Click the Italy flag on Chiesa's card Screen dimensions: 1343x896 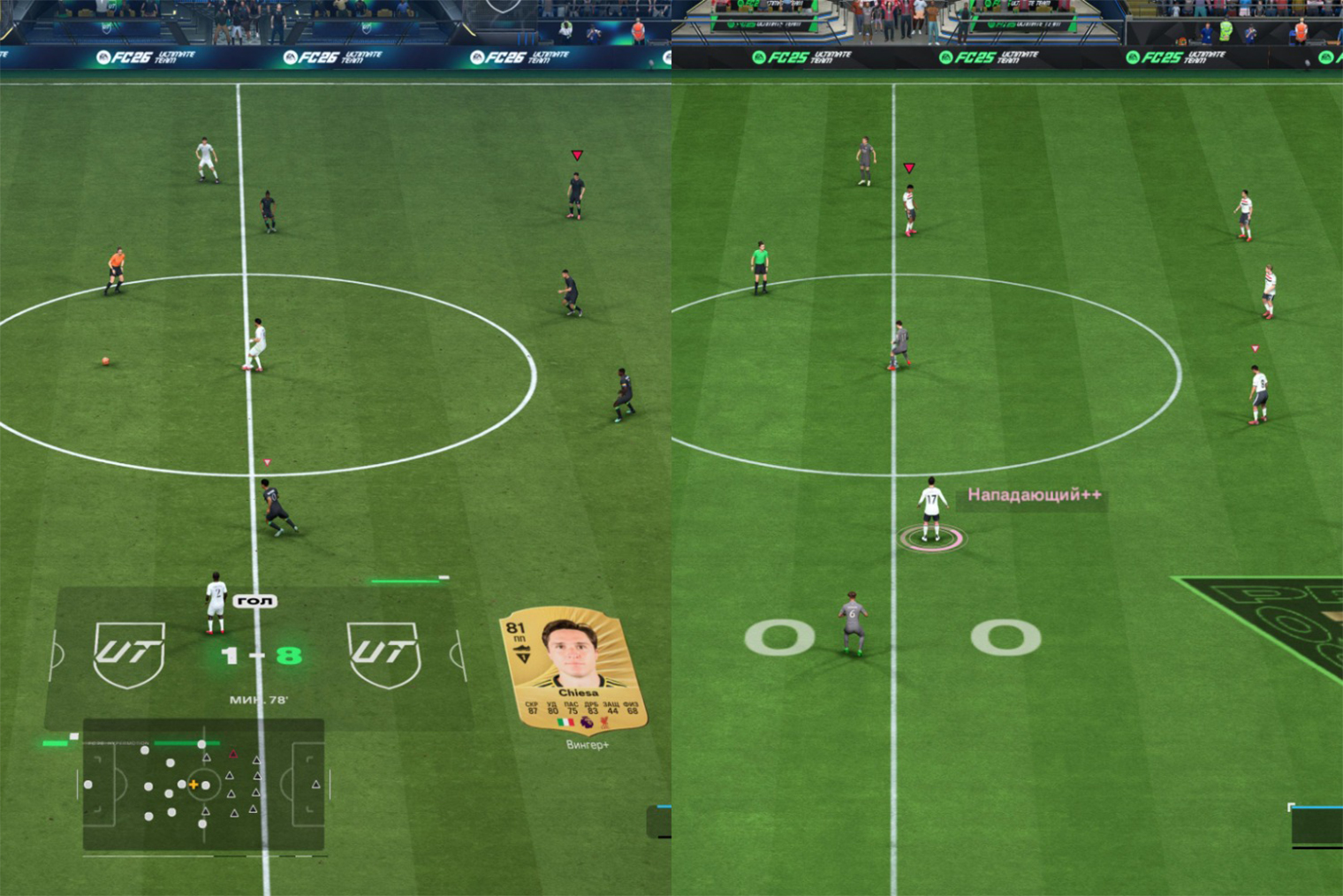pos(565,723)
